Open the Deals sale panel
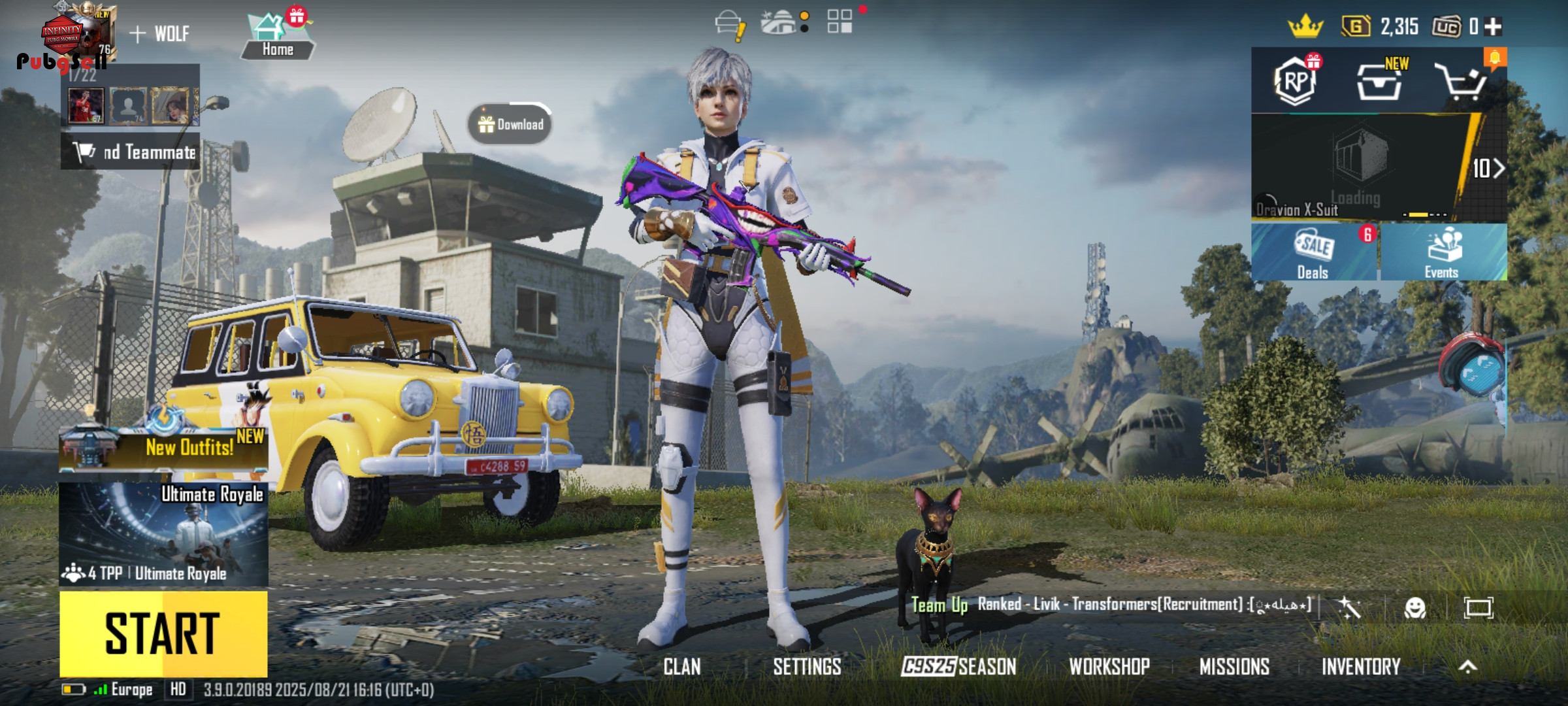This screenshot has height=706, width=1568. click(1313, 253)
